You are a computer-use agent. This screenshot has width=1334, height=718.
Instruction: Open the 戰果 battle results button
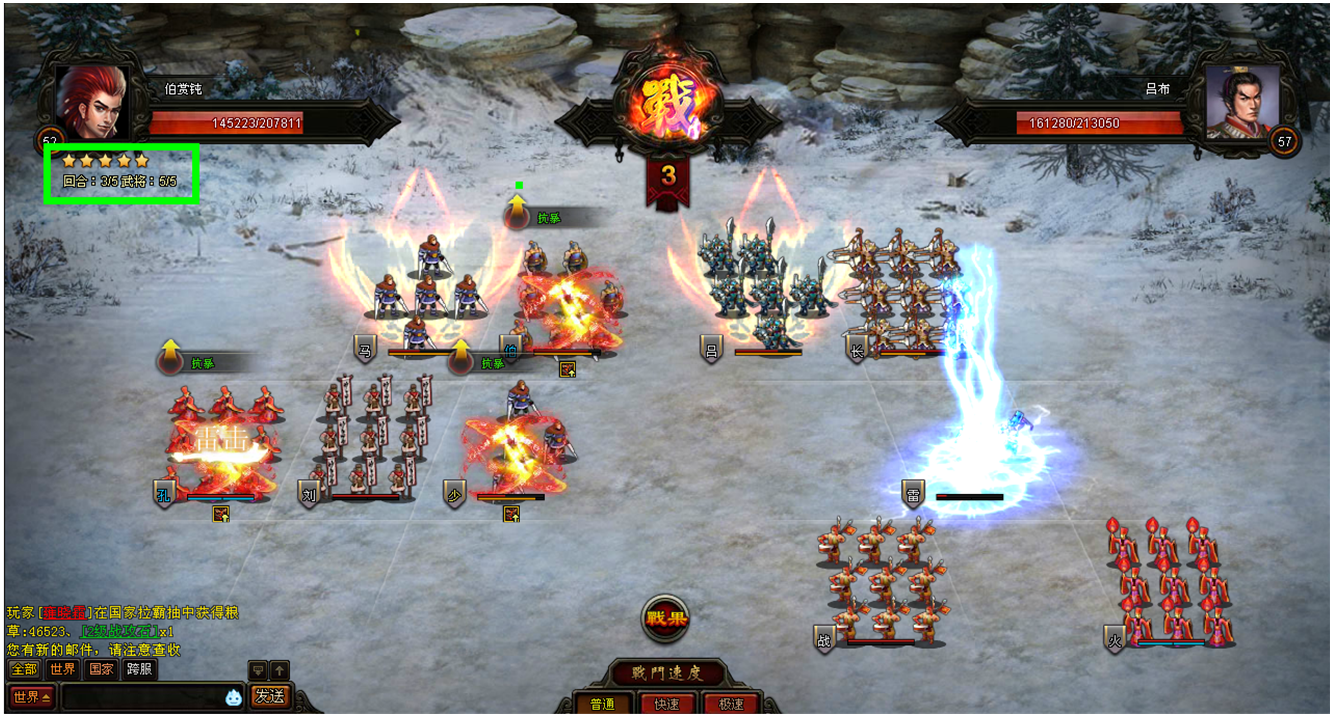[x=667, y=618]
